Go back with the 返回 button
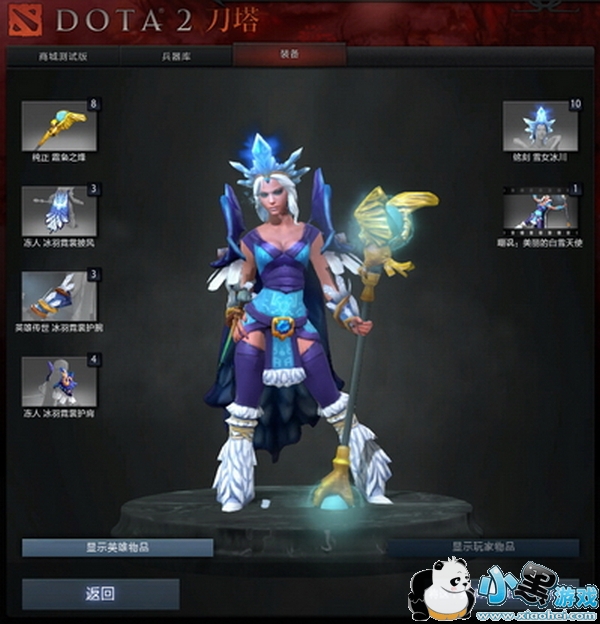Screen dimensions: 600x624 point(100,594)
